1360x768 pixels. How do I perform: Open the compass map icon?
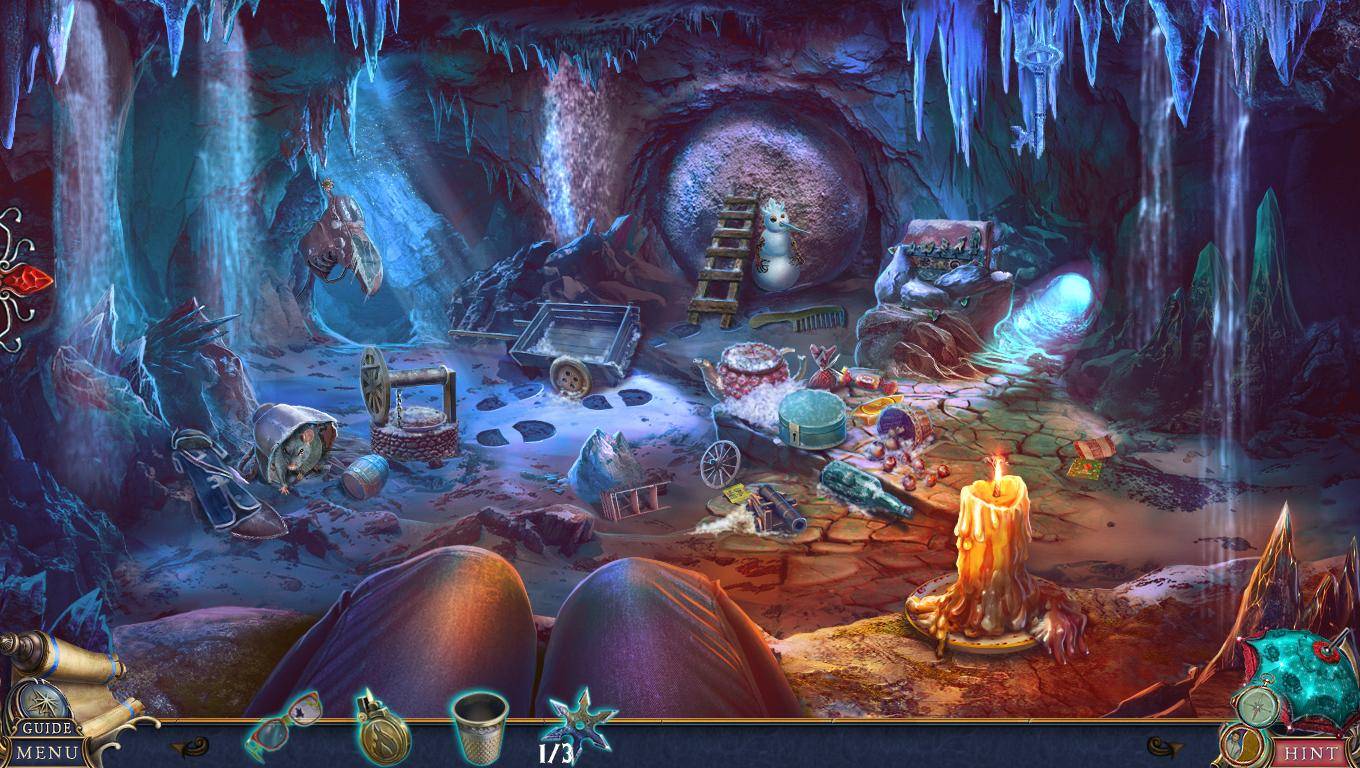coord(1254,707)
